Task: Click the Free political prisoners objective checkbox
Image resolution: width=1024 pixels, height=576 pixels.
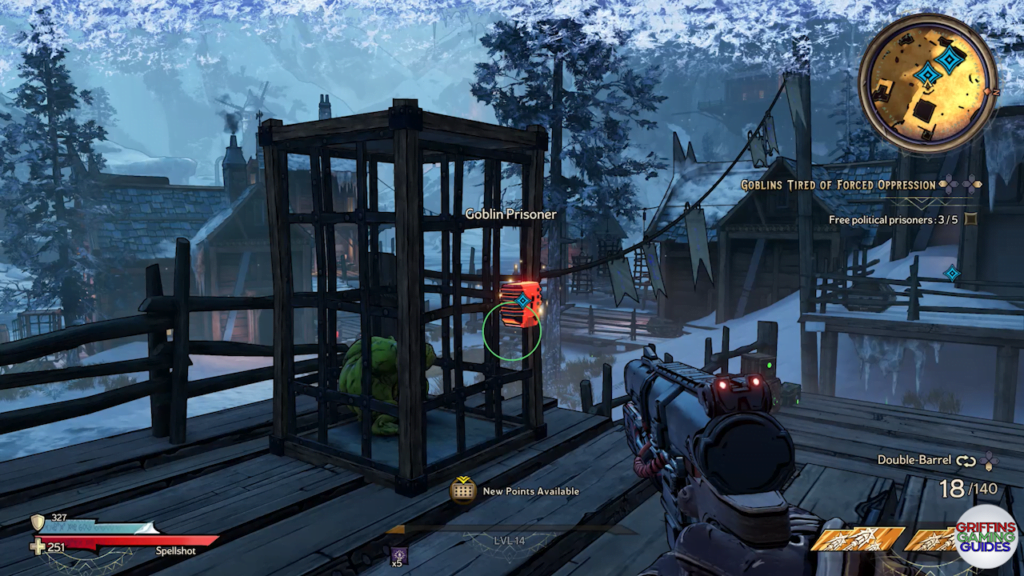Action: pyautogui.click(x=969, y=219)
